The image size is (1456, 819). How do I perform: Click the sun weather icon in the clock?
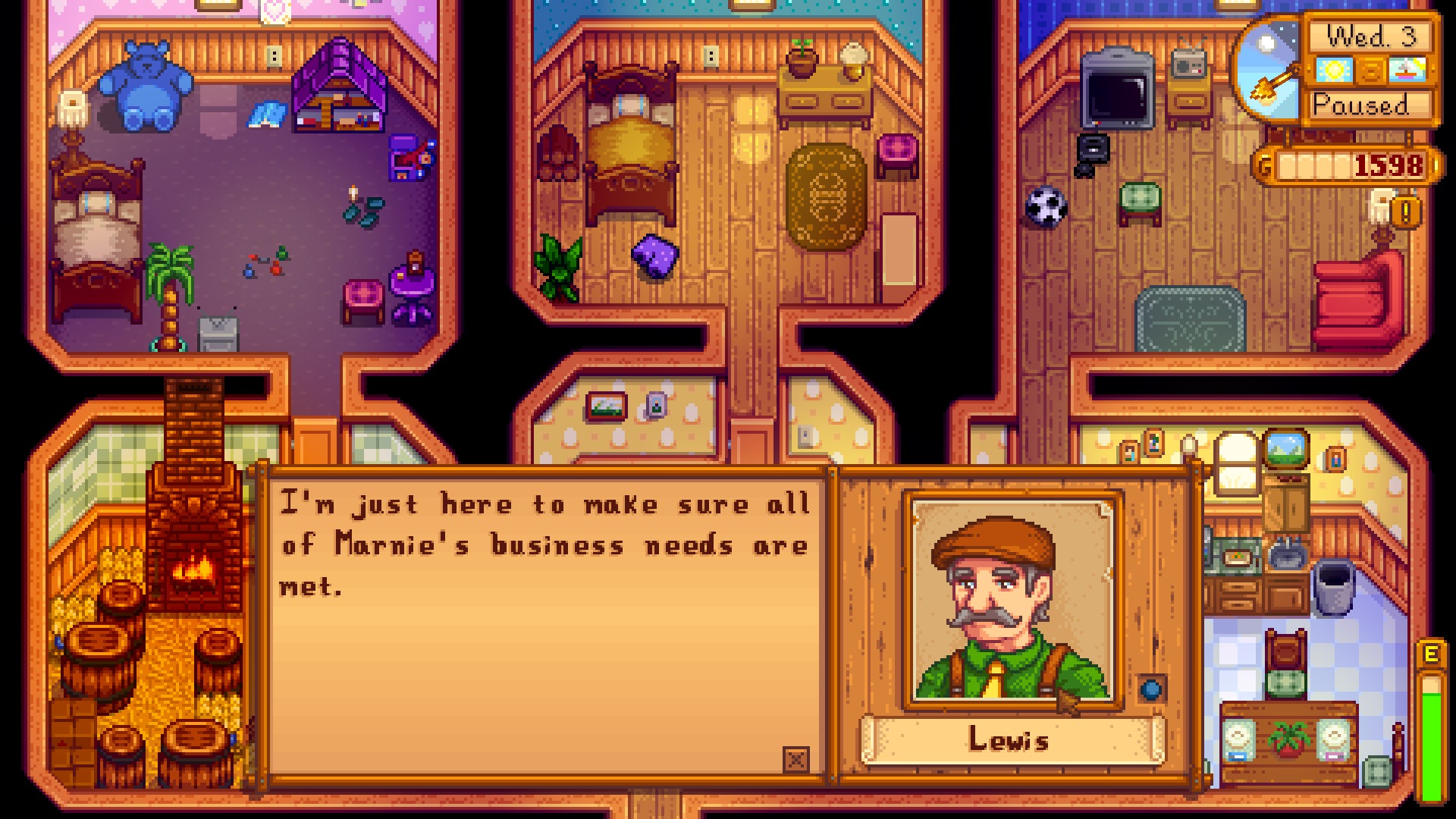coord(1333,71)
